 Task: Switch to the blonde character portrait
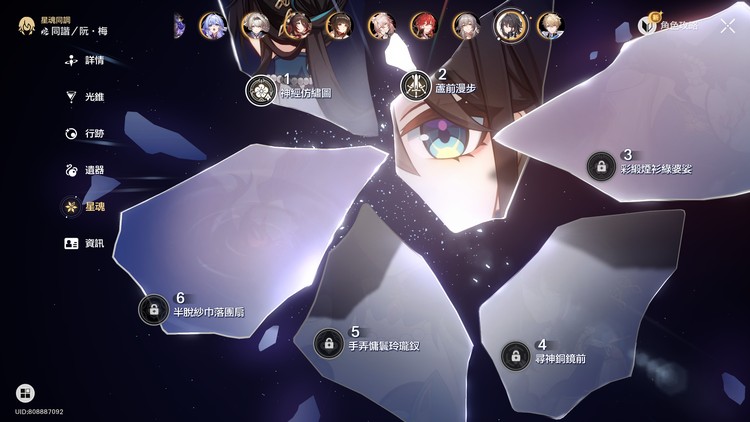coord(549,25)
